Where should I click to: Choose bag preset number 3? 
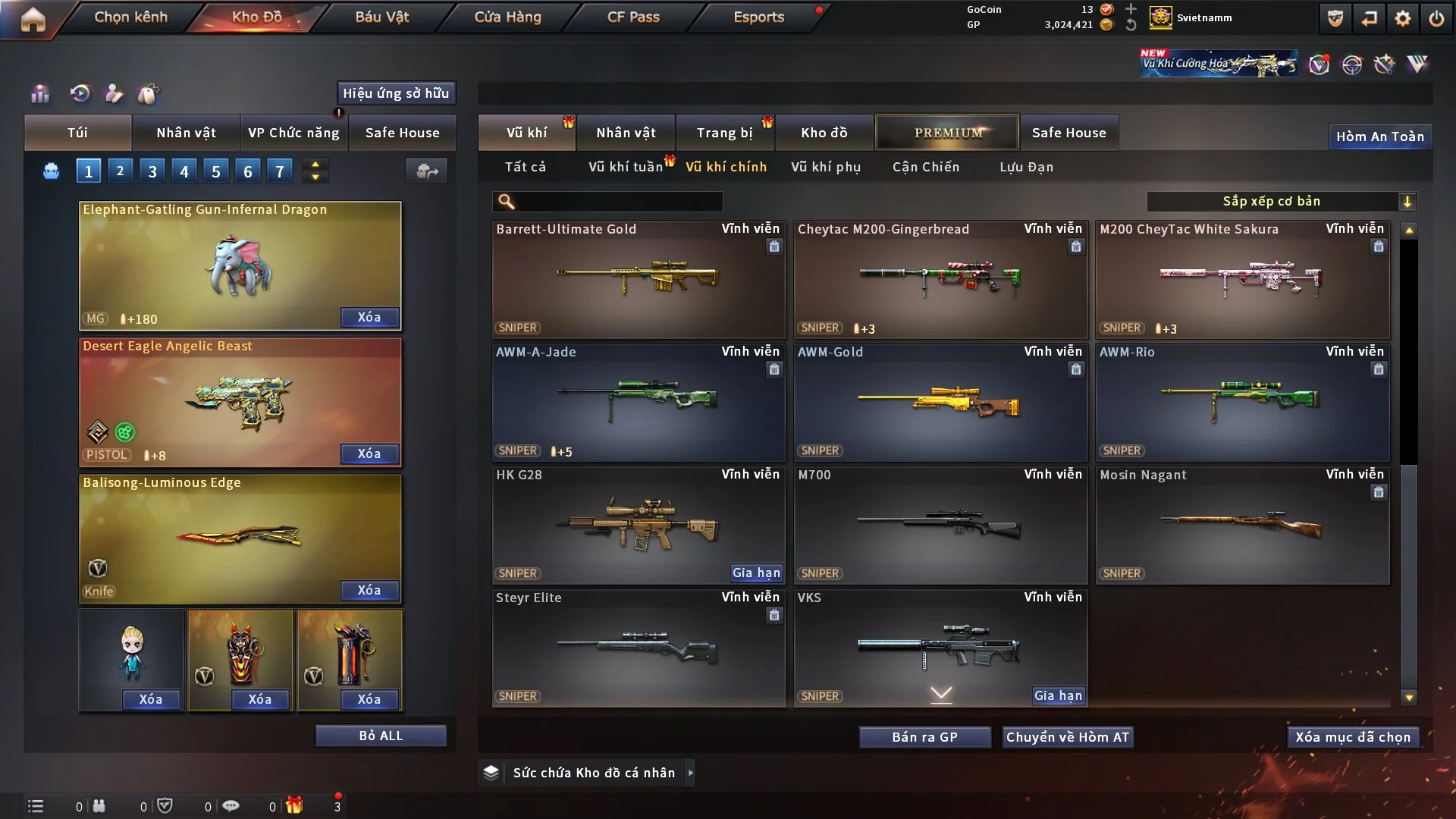click(152, 171)
